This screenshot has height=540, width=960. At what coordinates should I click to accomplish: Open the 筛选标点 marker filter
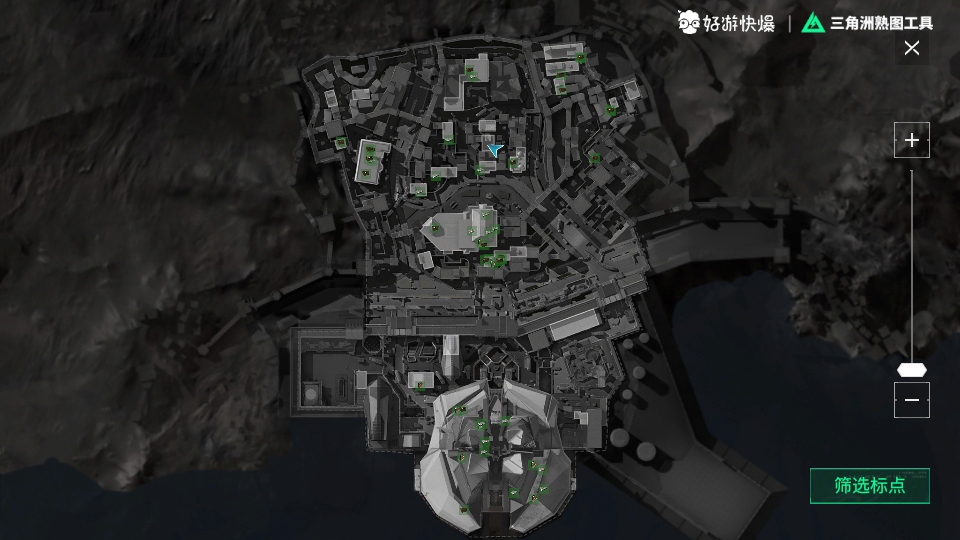tap(869, 486)
